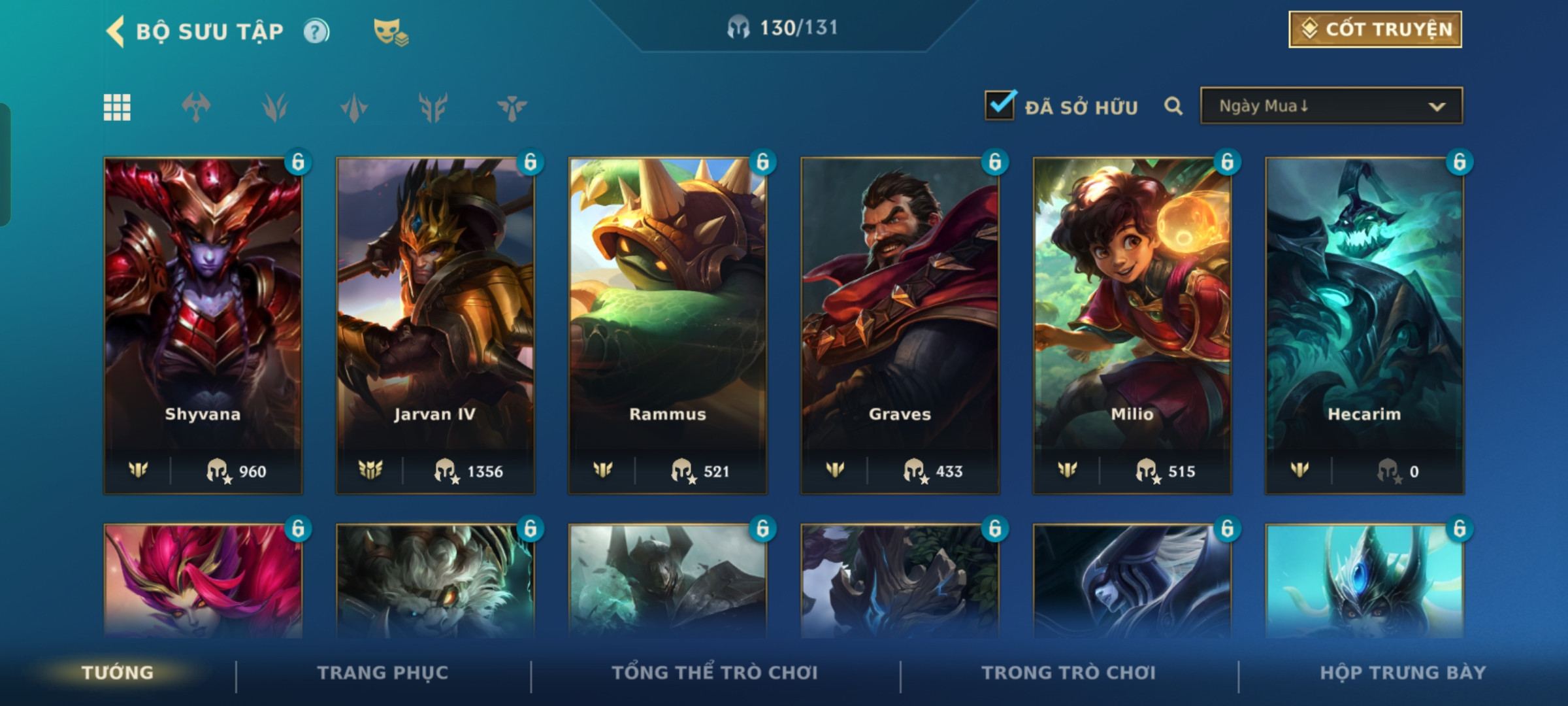Image resolution: width=1568 pixels, height=706 pixels.
Task: Pick the Graves champion card
Action: tap(900, 325)
